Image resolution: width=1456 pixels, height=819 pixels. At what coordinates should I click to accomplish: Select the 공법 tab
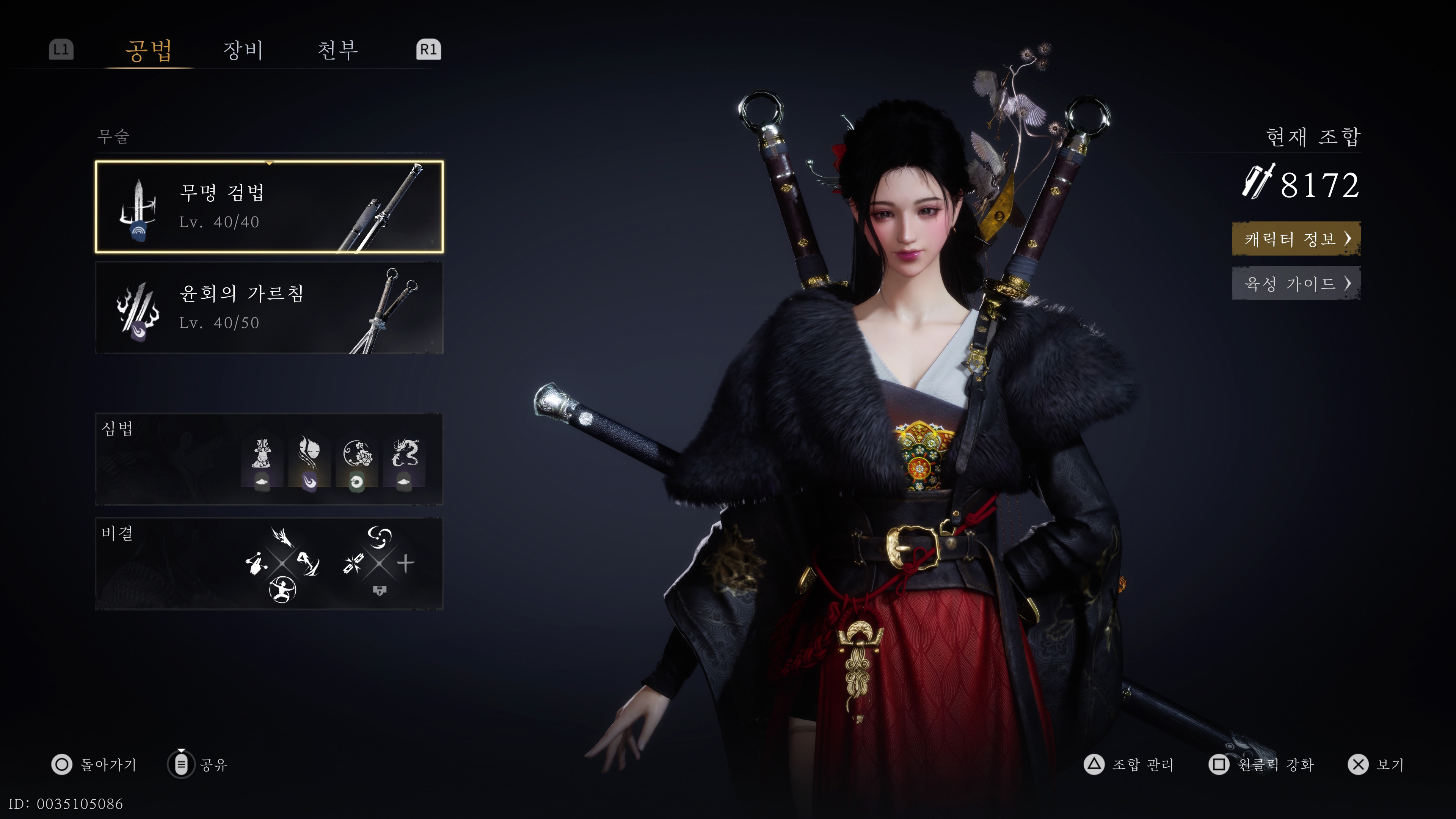click(149, 50)
